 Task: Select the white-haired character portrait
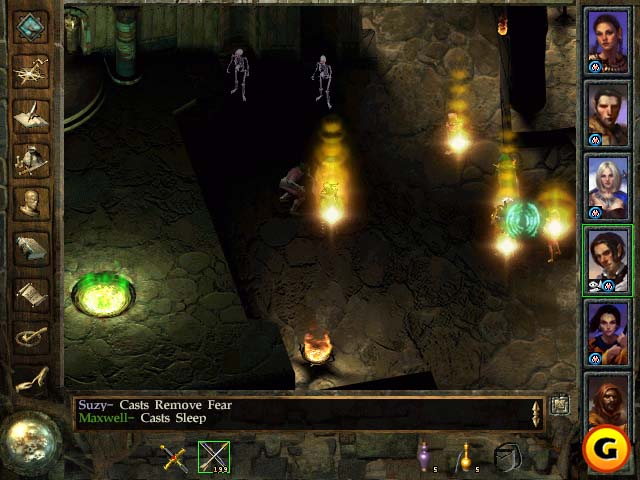click(x=608, y=187)
